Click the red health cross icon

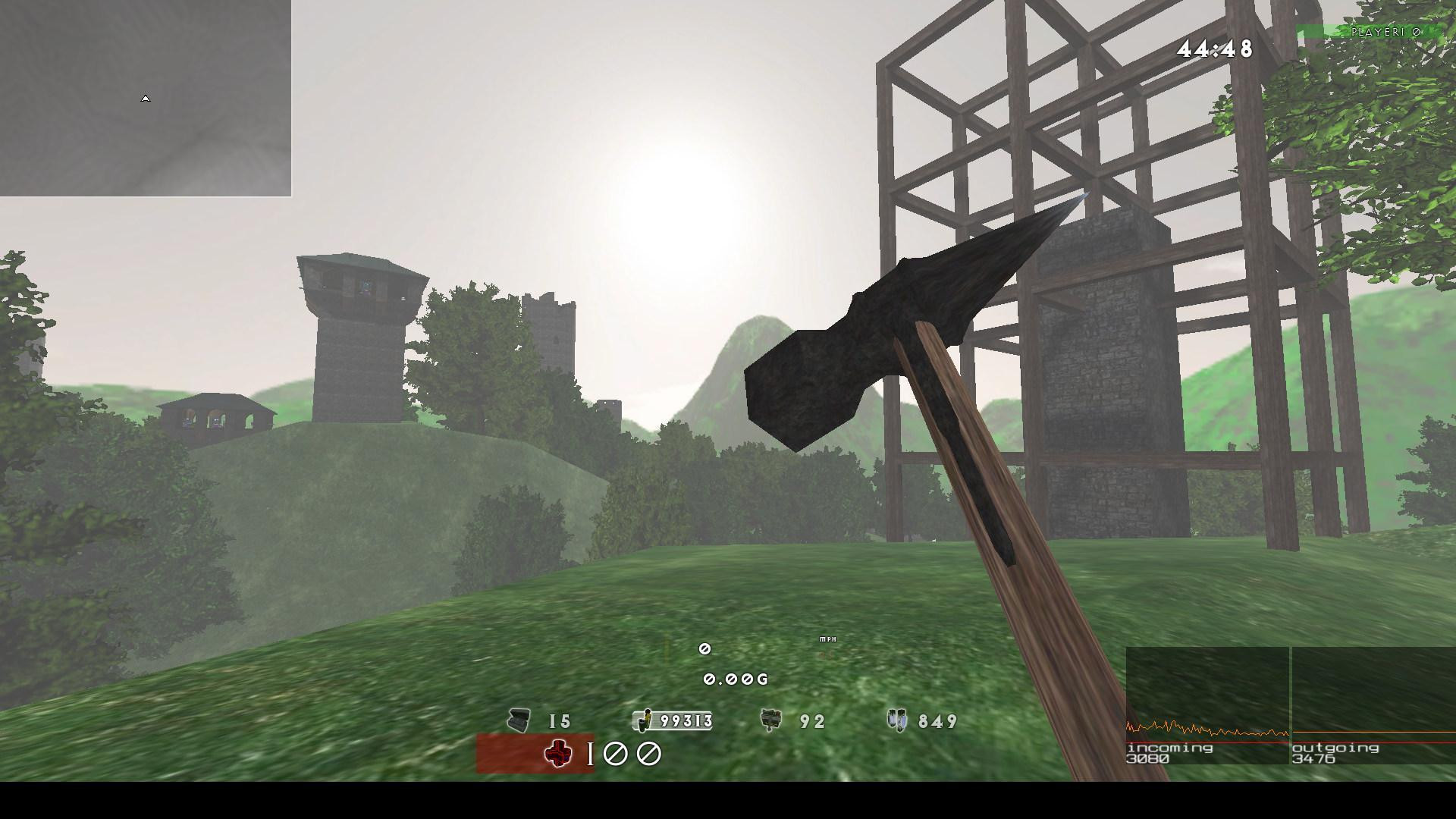[558, 754]
